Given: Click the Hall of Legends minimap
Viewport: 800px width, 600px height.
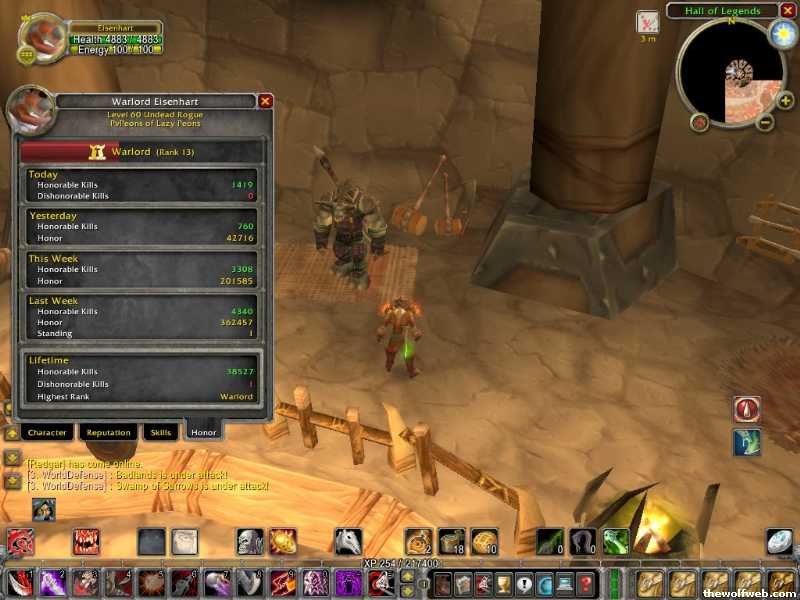Looking at the screenshot, I should [x=730, y=74].
